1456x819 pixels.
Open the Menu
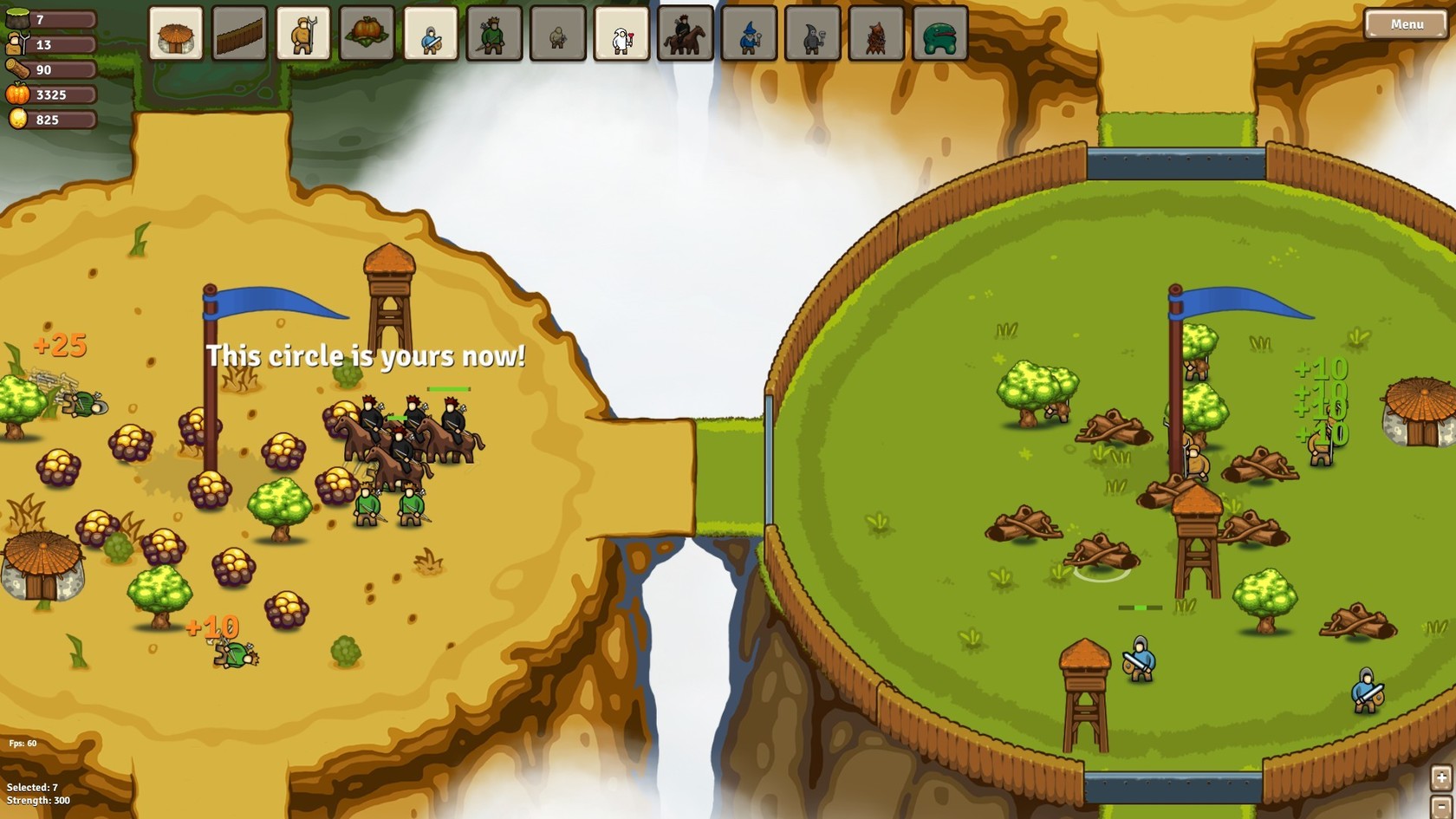1404,24
